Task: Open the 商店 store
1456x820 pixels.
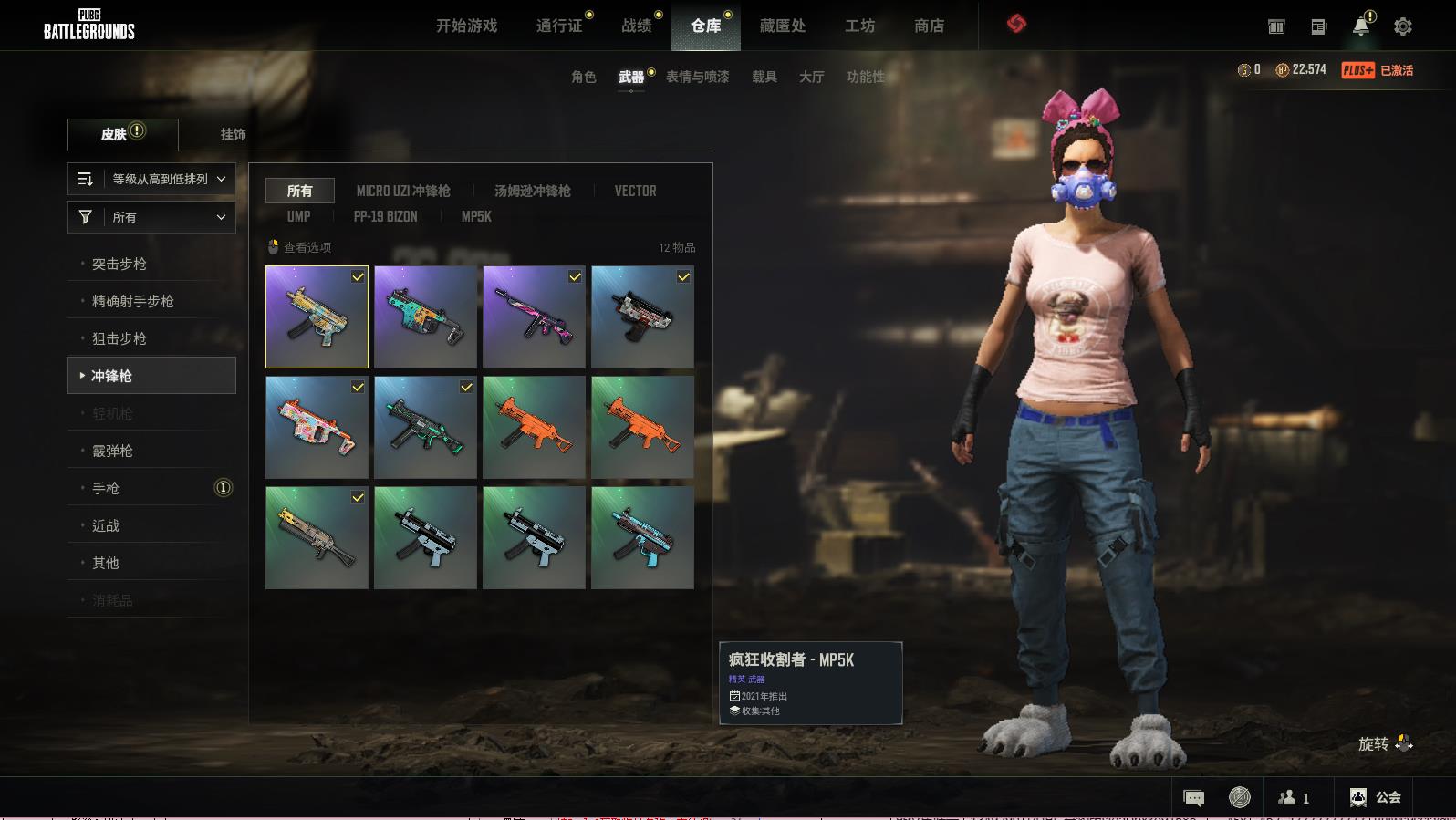Action: point(929,26)
